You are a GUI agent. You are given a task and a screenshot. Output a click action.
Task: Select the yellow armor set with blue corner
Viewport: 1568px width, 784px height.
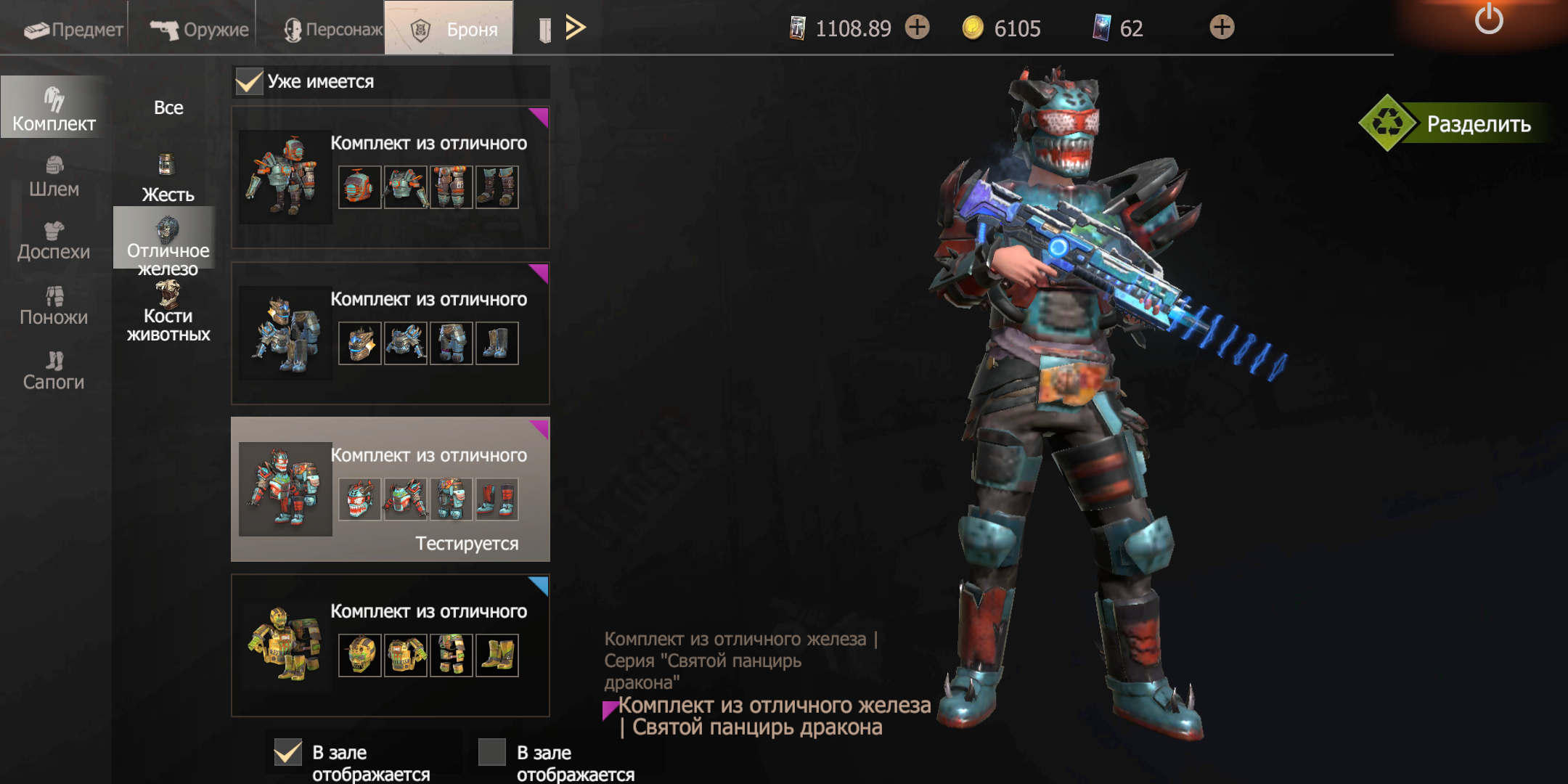tap(390, 645)
